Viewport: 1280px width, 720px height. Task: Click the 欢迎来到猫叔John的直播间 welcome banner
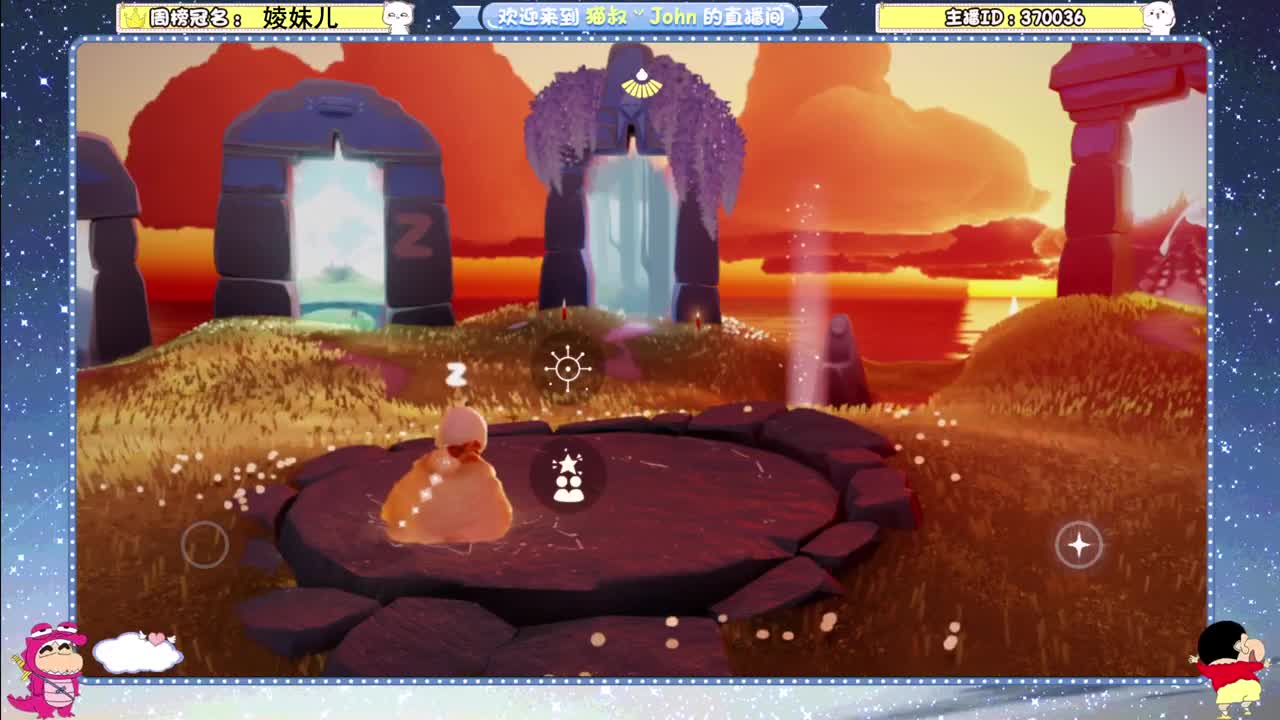coord(640,15)
